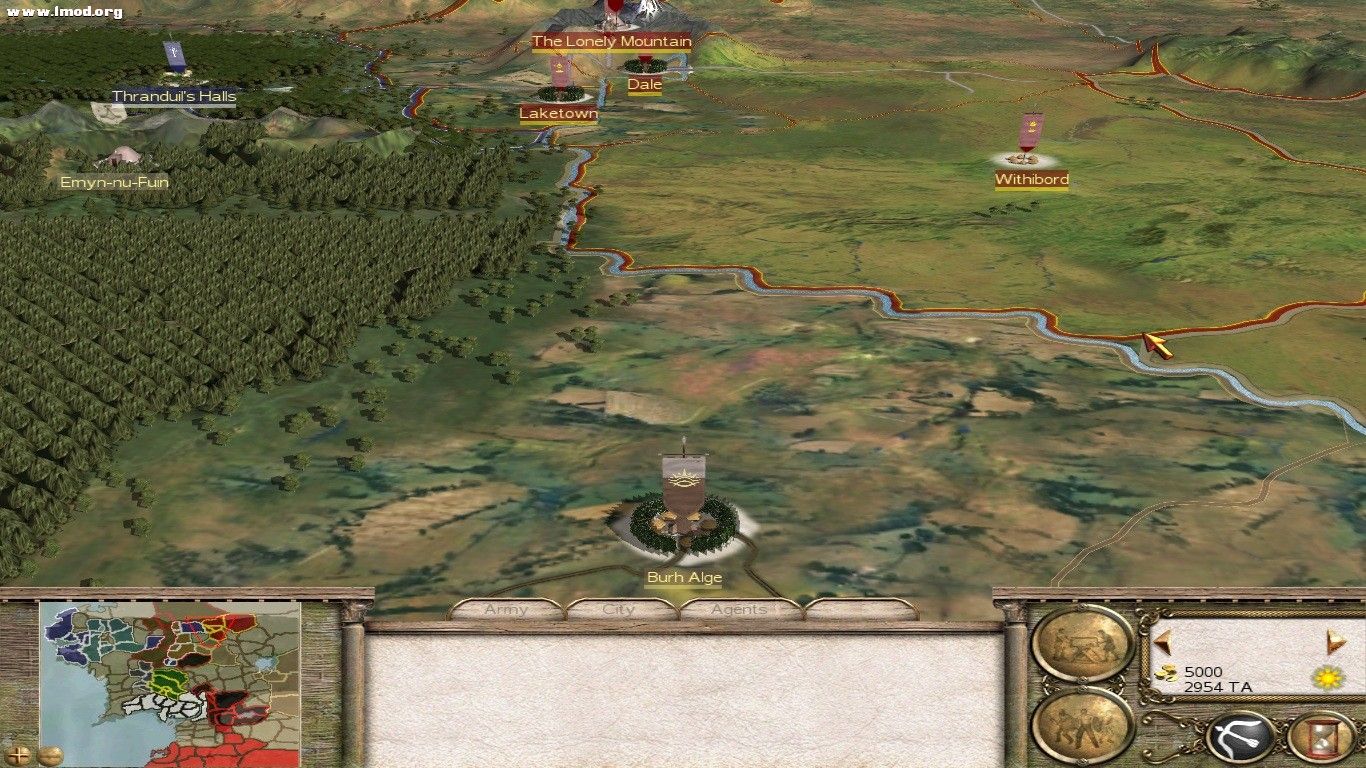Click The Lonely Mountain settlement label
1366x768 pixels.
pos(612,42)
